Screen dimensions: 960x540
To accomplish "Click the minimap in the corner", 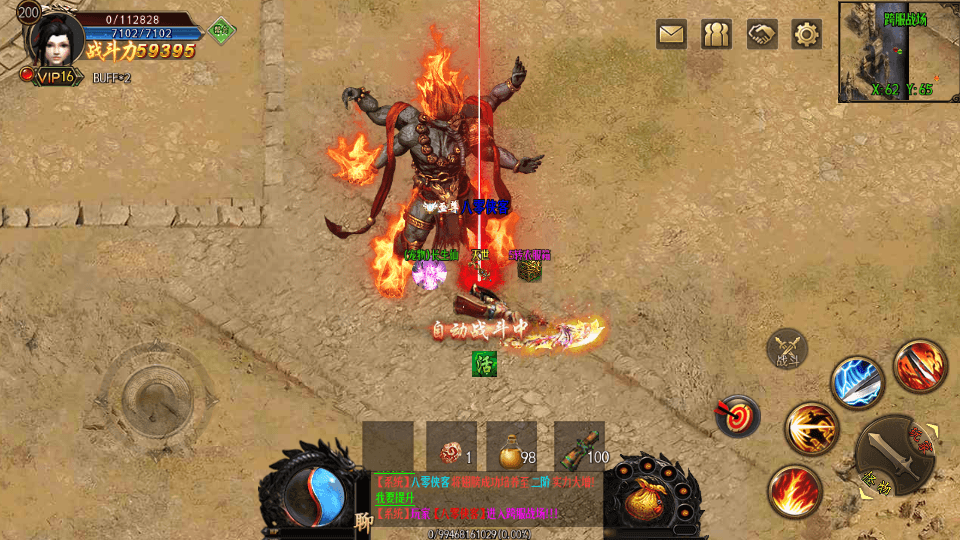I will pyautogui.click(x=898, y=52).
